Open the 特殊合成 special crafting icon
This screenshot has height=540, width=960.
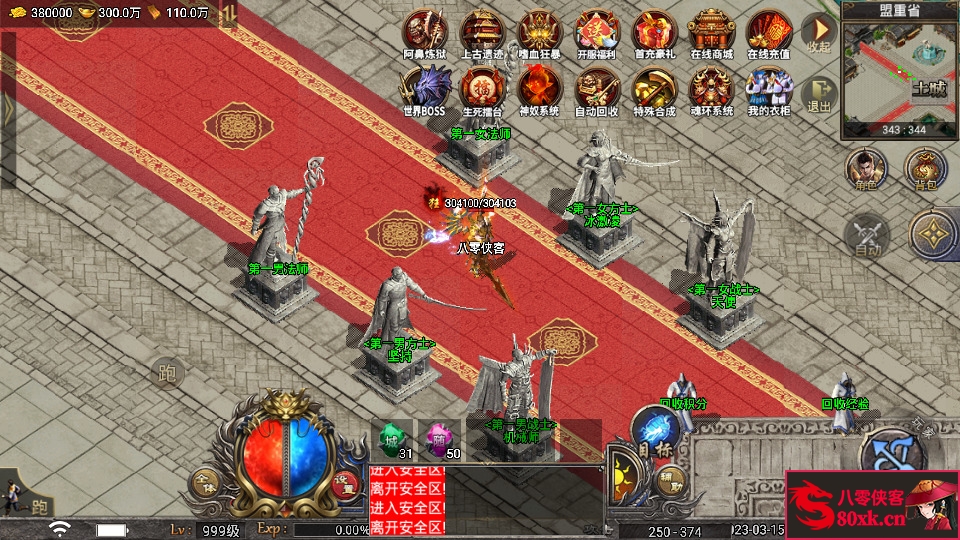(x=655, y=90)
